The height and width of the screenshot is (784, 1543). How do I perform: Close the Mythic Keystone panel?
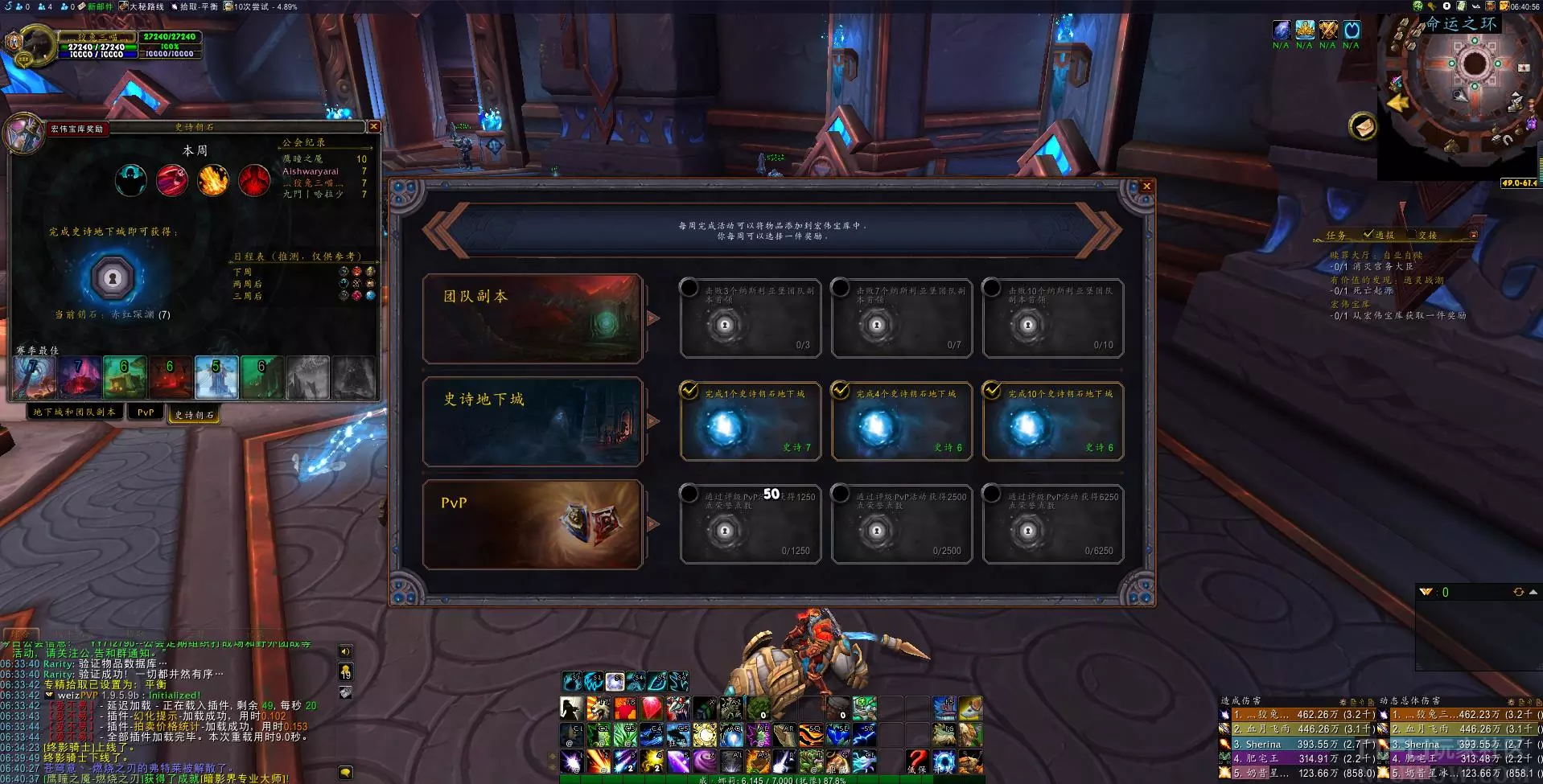coord(373,127)
